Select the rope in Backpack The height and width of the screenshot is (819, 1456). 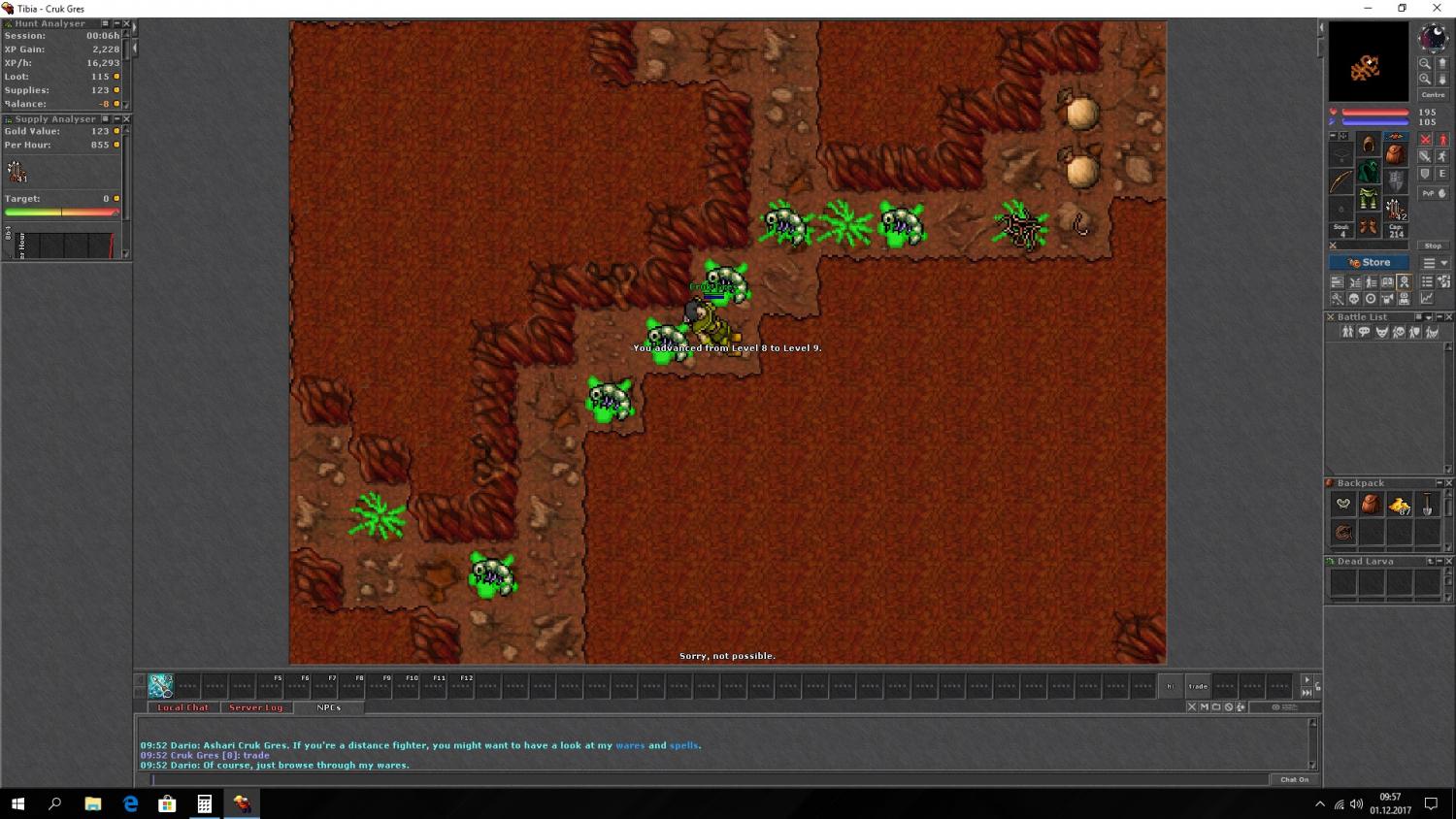[x=1343, y=532]
